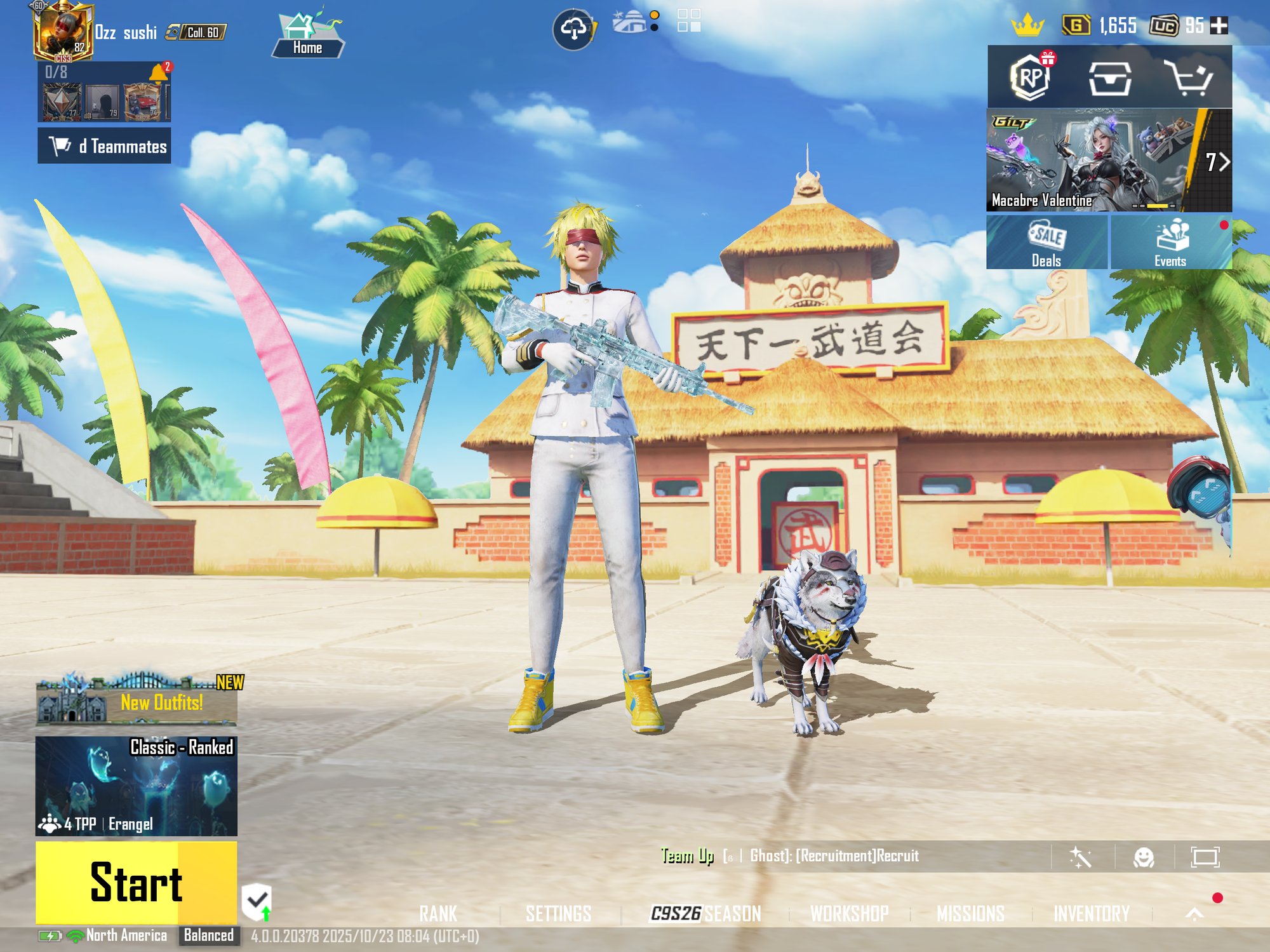Open the Find Teammates button
The height and width of the screenshot is (952, 1270).
point(104,146)
